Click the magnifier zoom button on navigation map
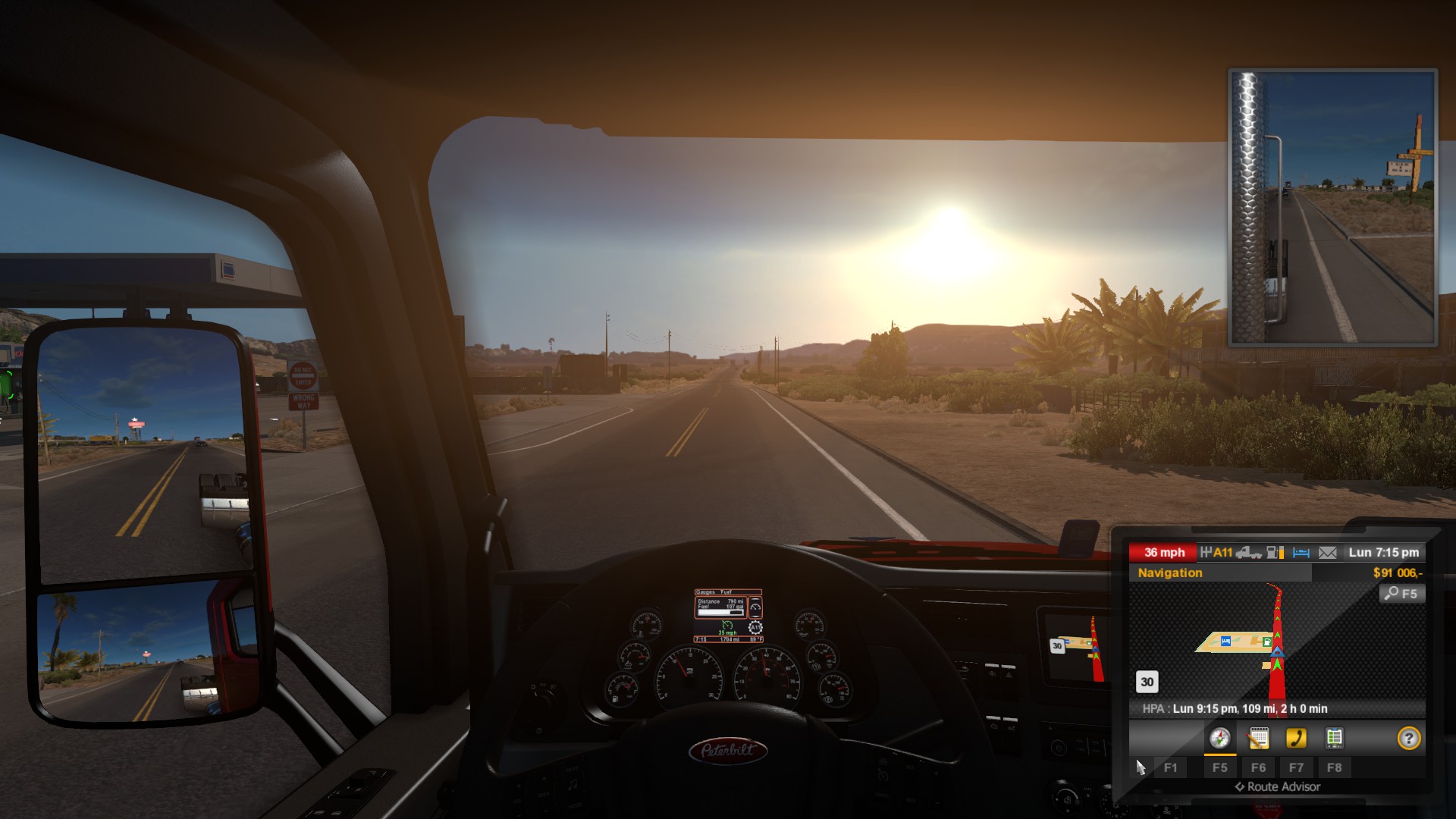1456x819 pixels. 1401,594
